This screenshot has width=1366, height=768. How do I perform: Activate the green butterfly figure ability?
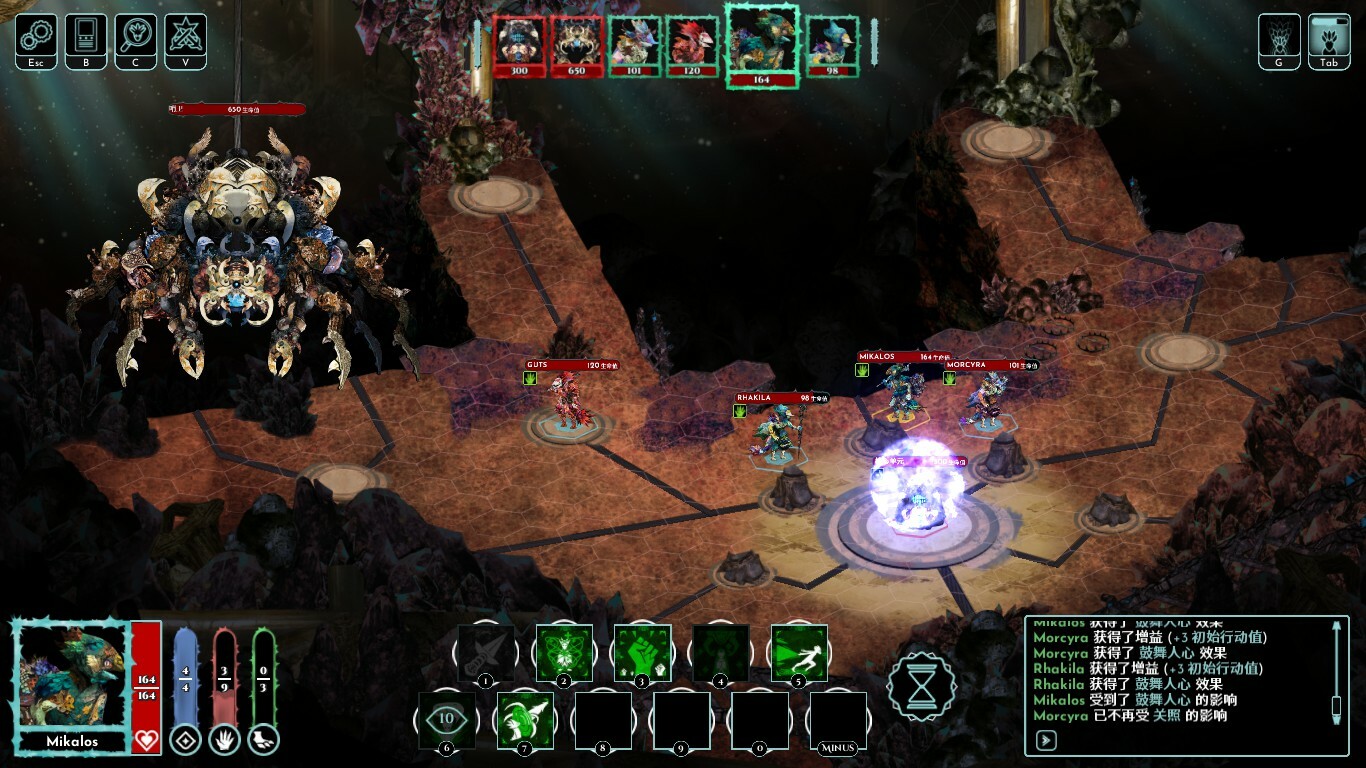[564, 653]
